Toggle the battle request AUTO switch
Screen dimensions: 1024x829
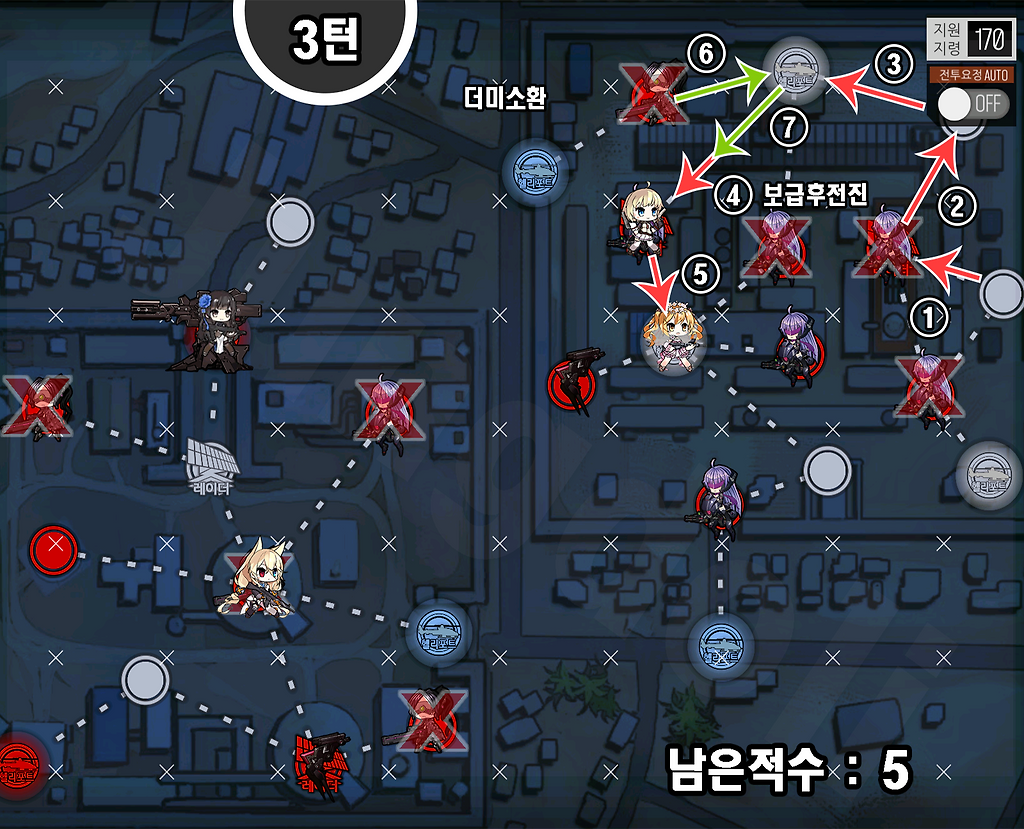pos(965,103)
